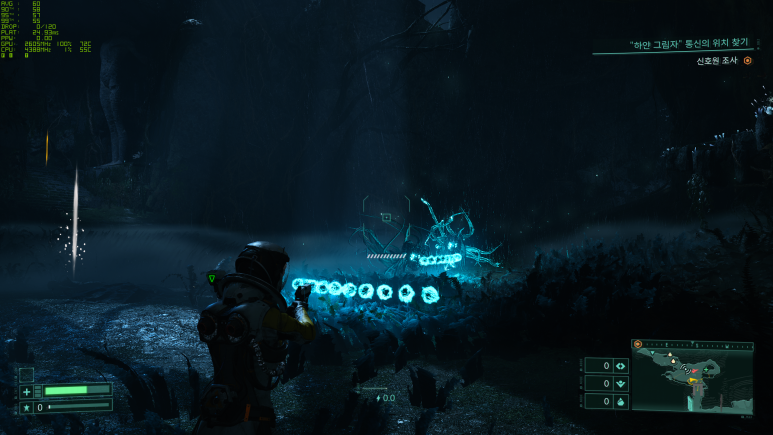Select the empty square slot above health
The image size is (773, 435).
point(27,374)
